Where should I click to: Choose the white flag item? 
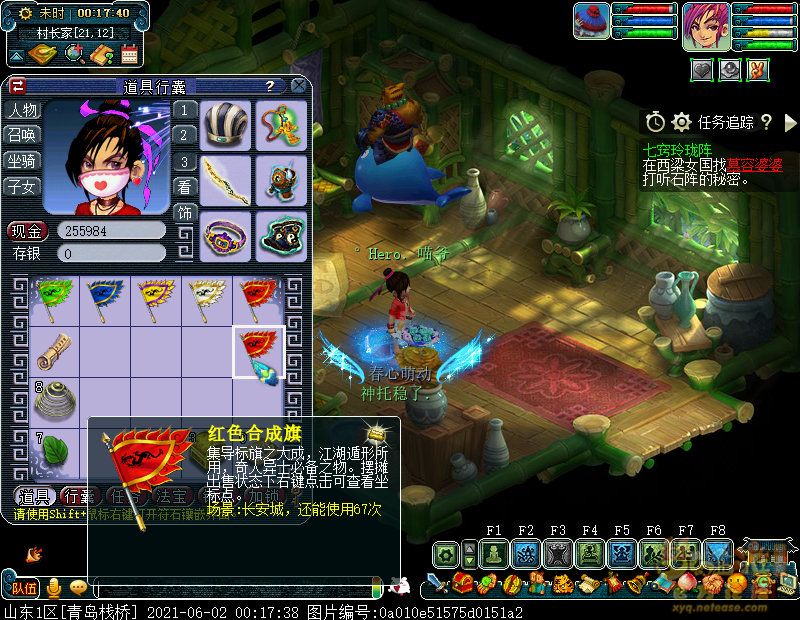click(x=205, y=297)
